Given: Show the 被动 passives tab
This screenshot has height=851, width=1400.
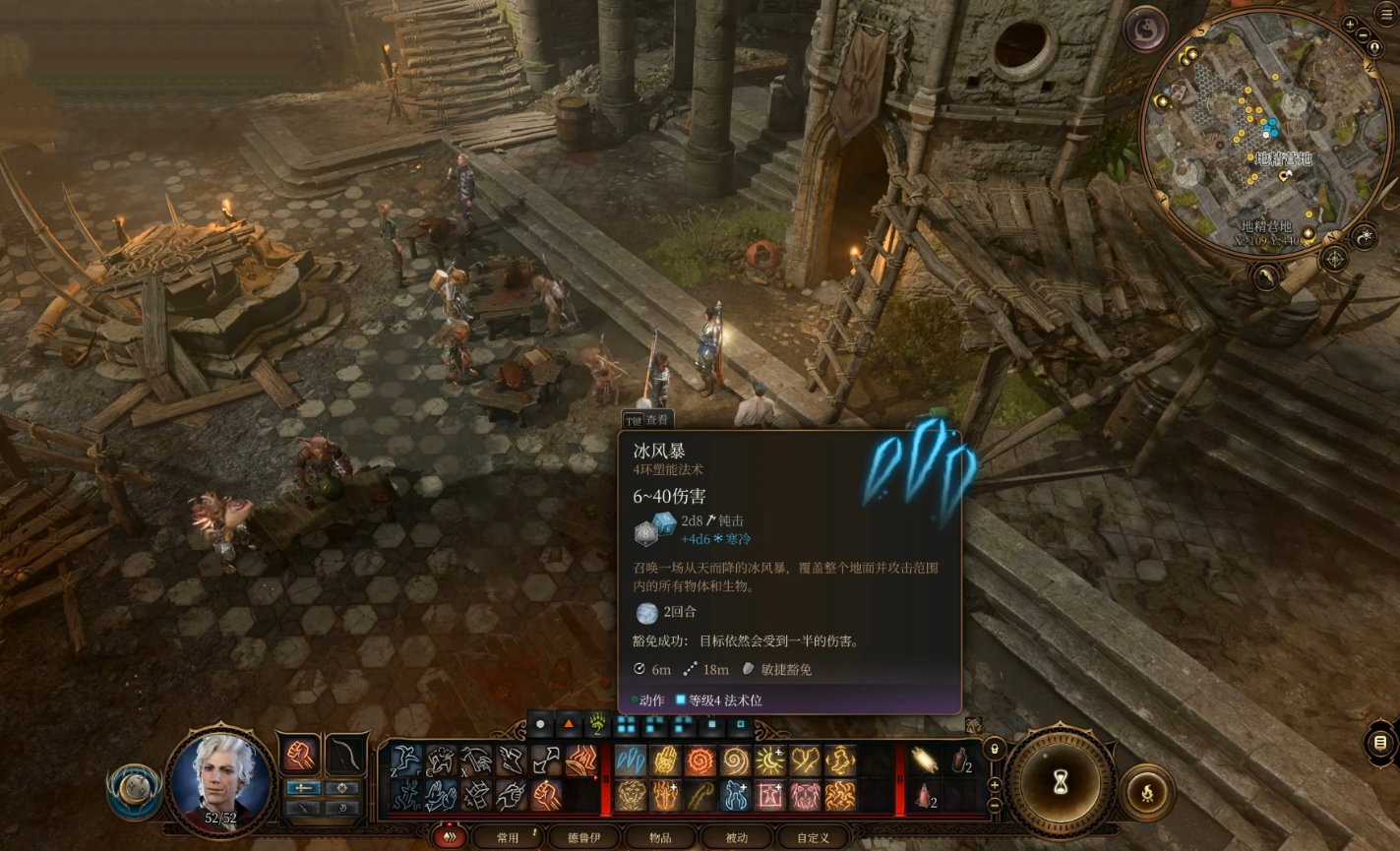Looking at the screenshot, I should [x=736, y=837].
